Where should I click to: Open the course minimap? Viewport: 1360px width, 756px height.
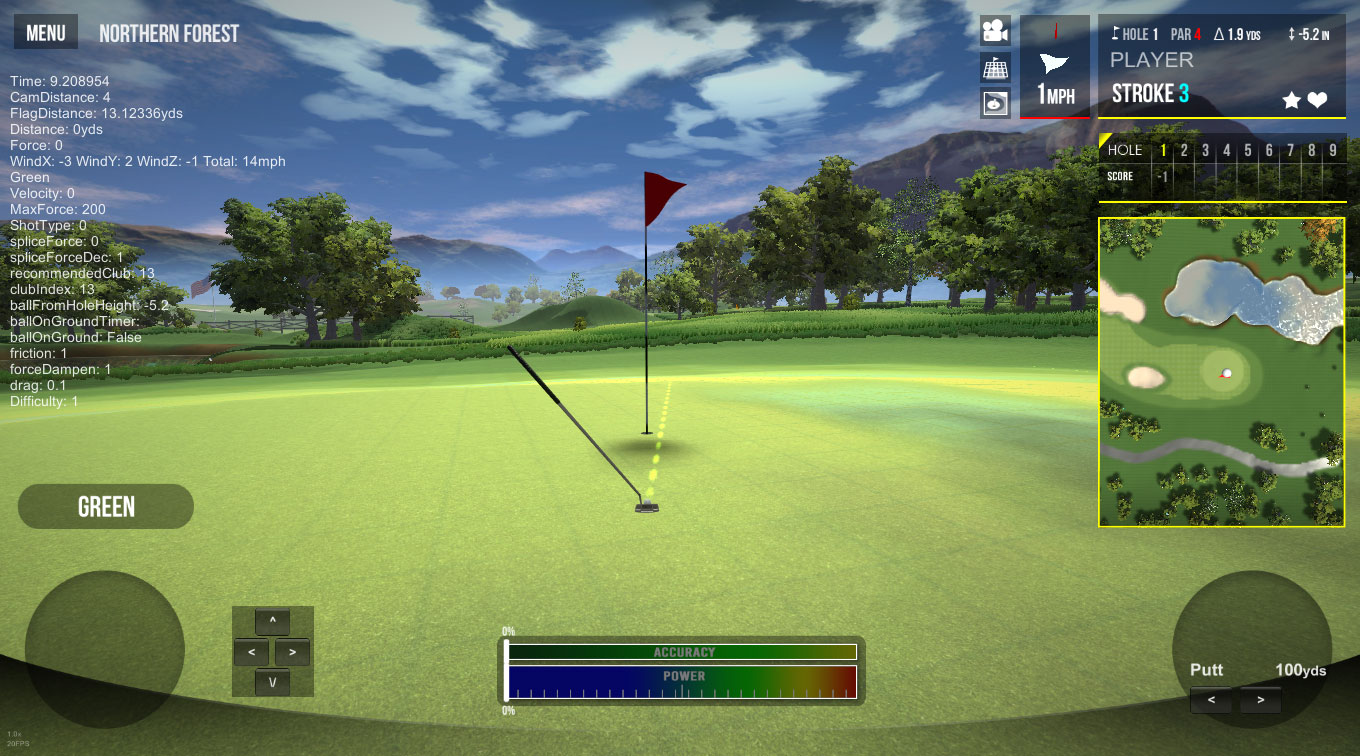tap(1222, 372)
